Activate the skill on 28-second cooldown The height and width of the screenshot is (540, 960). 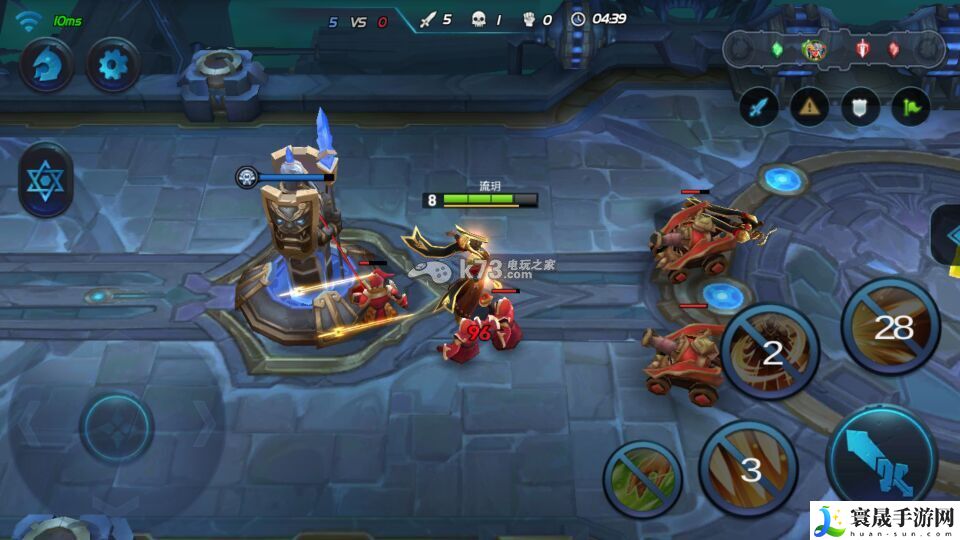click(x=894, y=326)
